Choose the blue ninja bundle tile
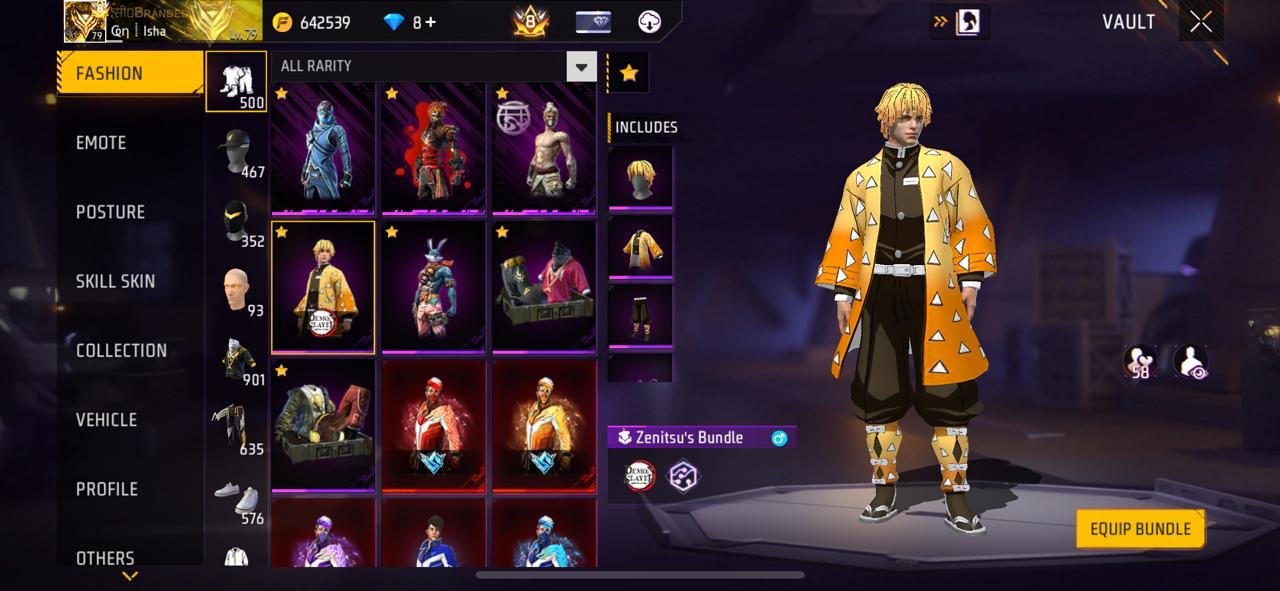Viewport: 1280px width, 591px height. click(x=323, y=148)
